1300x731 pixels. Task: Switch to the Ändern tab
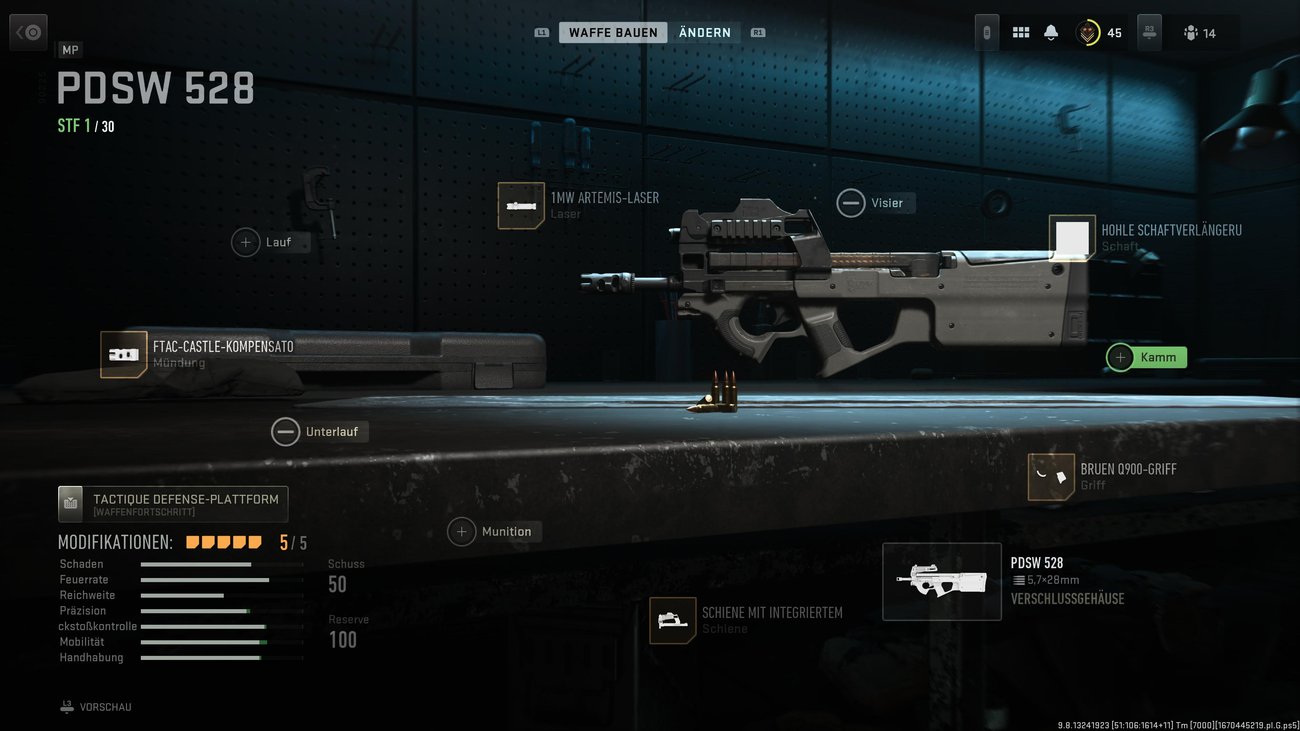coord(704,33)
